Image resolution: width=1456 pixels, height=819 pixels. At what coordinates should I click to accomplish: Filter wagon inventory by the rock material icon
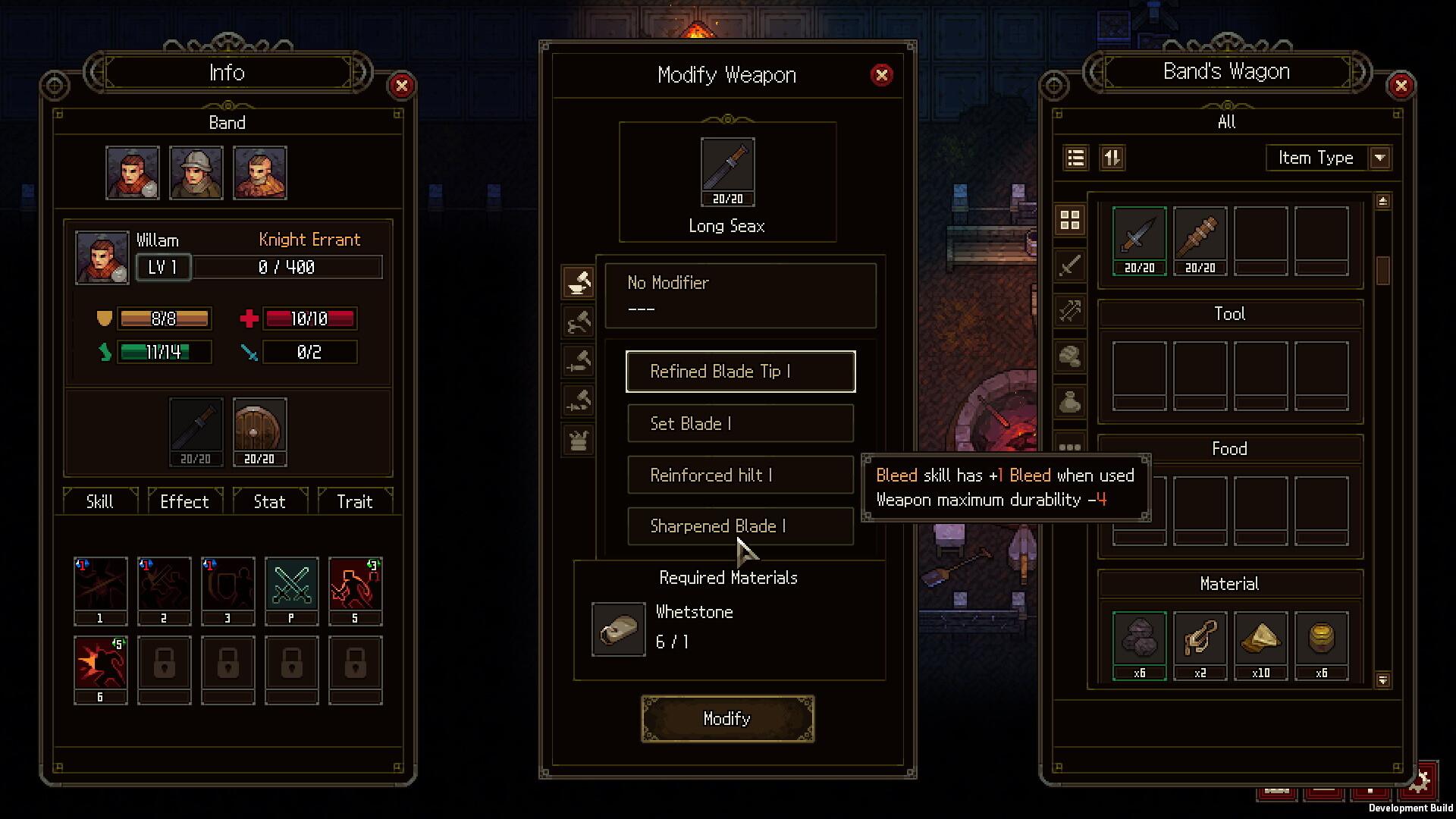click(1071, 356)
